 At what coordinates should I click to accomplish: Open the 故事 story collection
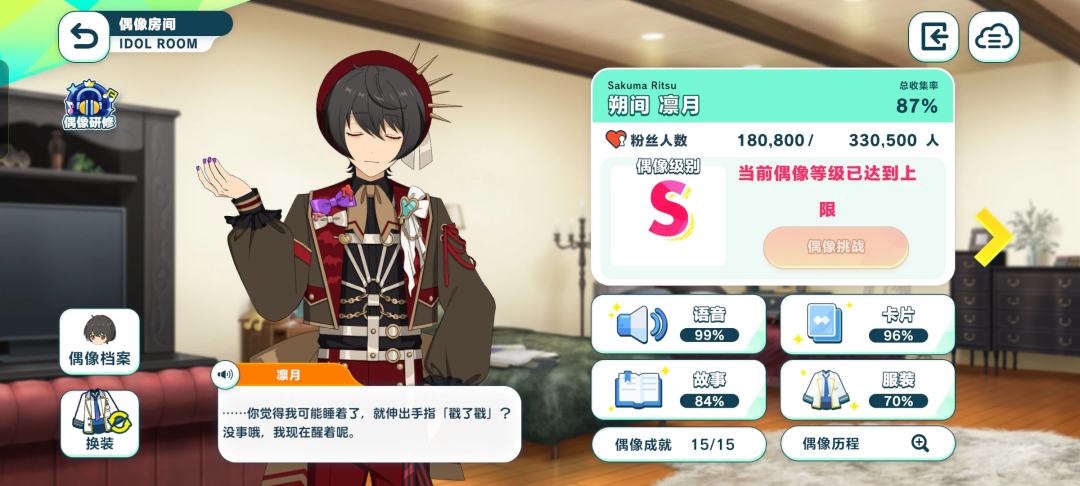(678, 389)
